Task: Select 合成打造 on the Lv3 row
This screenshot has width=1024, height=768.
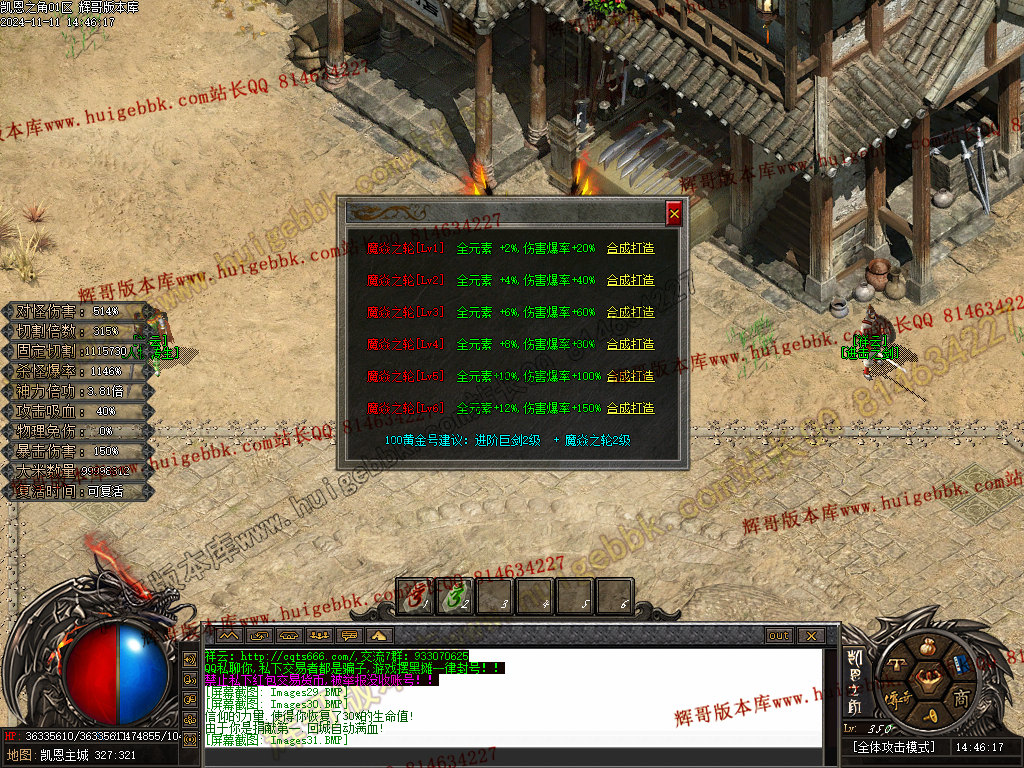Action: point(630,312)
